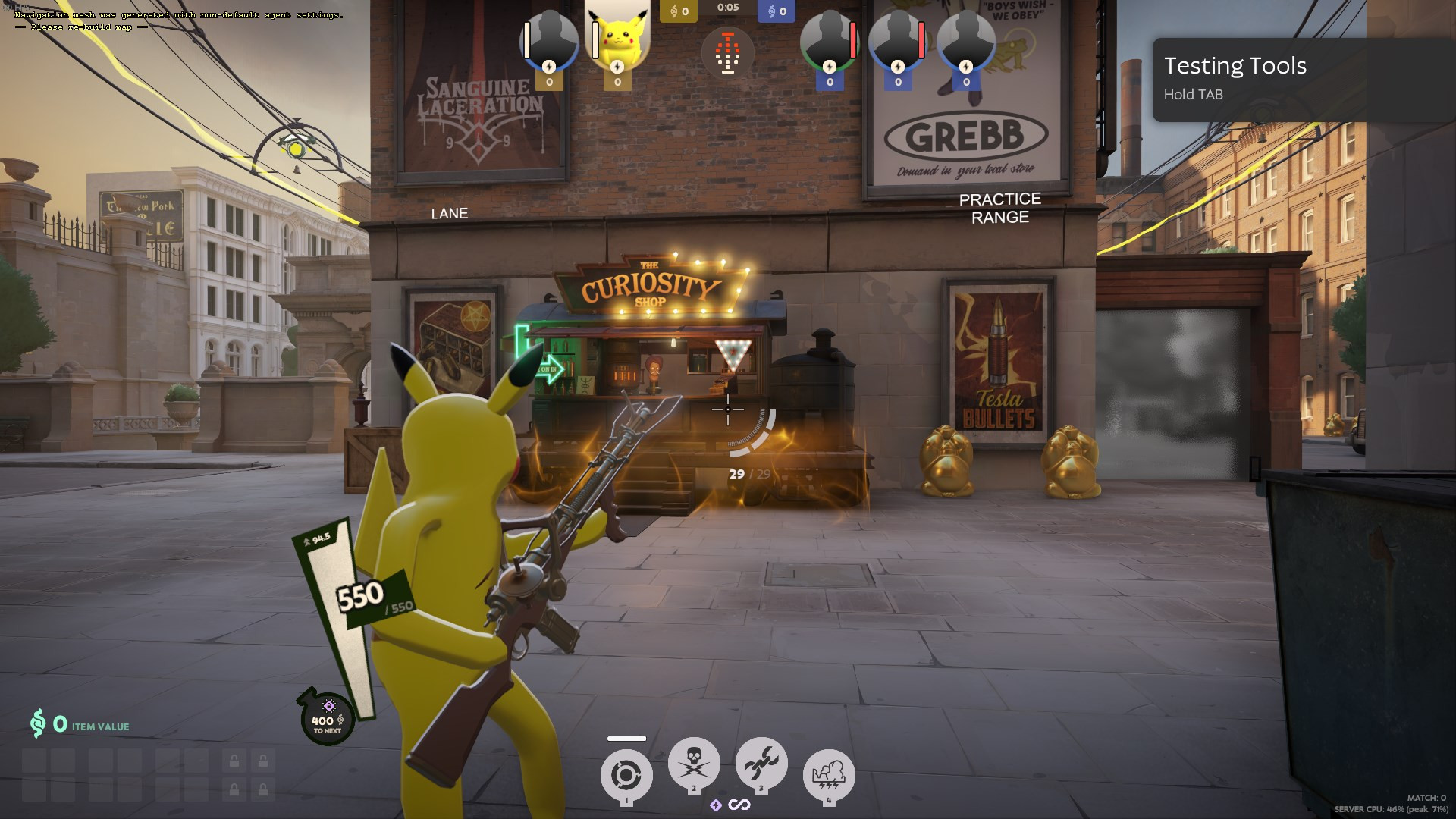The width and height of the screenshot is (1456, 819).
Task: Select ability 1 circular orb icon
Action: tap(626, 771)
